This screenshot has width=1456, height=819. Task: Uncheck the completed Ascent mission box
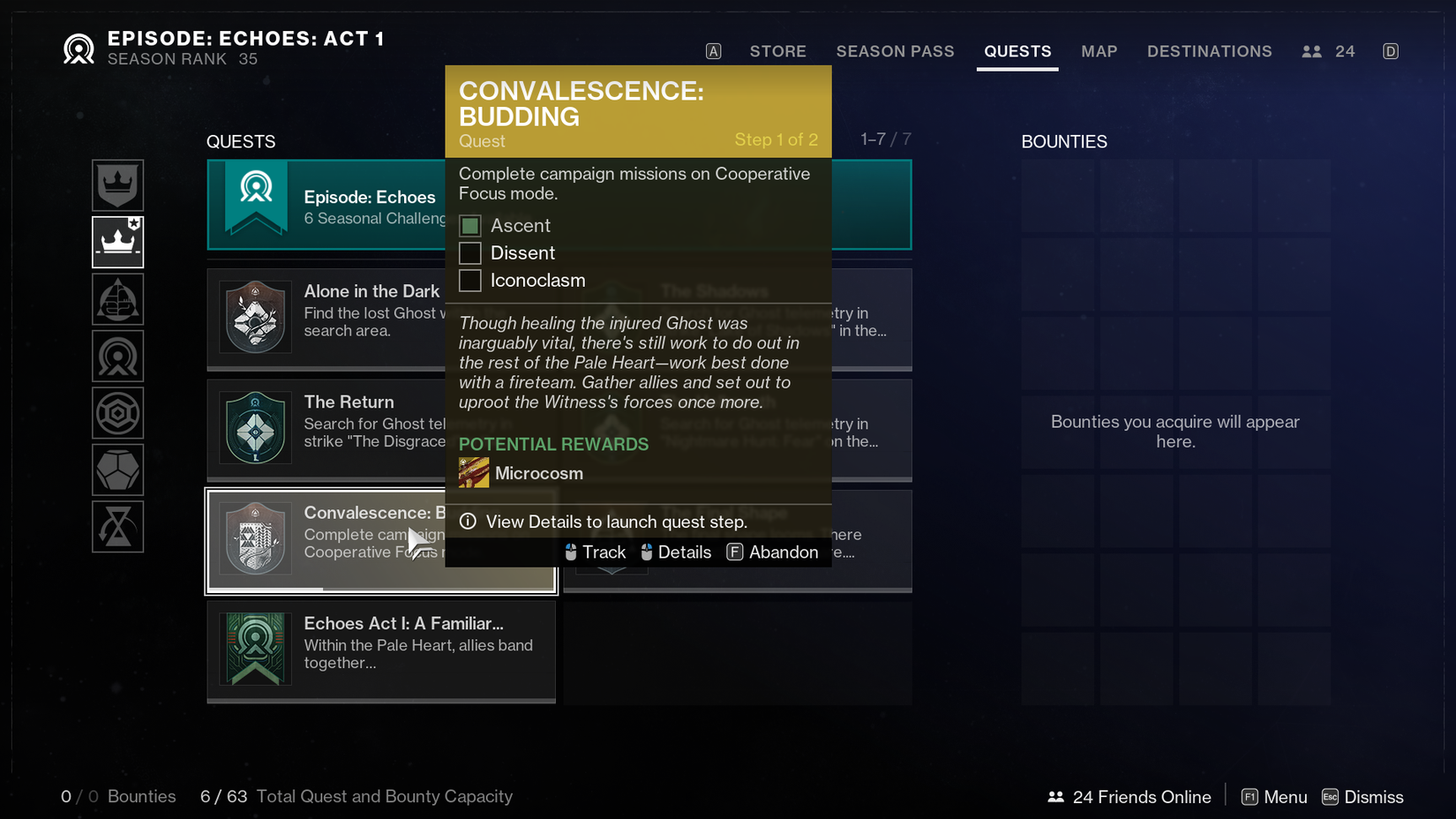[469, 225]
